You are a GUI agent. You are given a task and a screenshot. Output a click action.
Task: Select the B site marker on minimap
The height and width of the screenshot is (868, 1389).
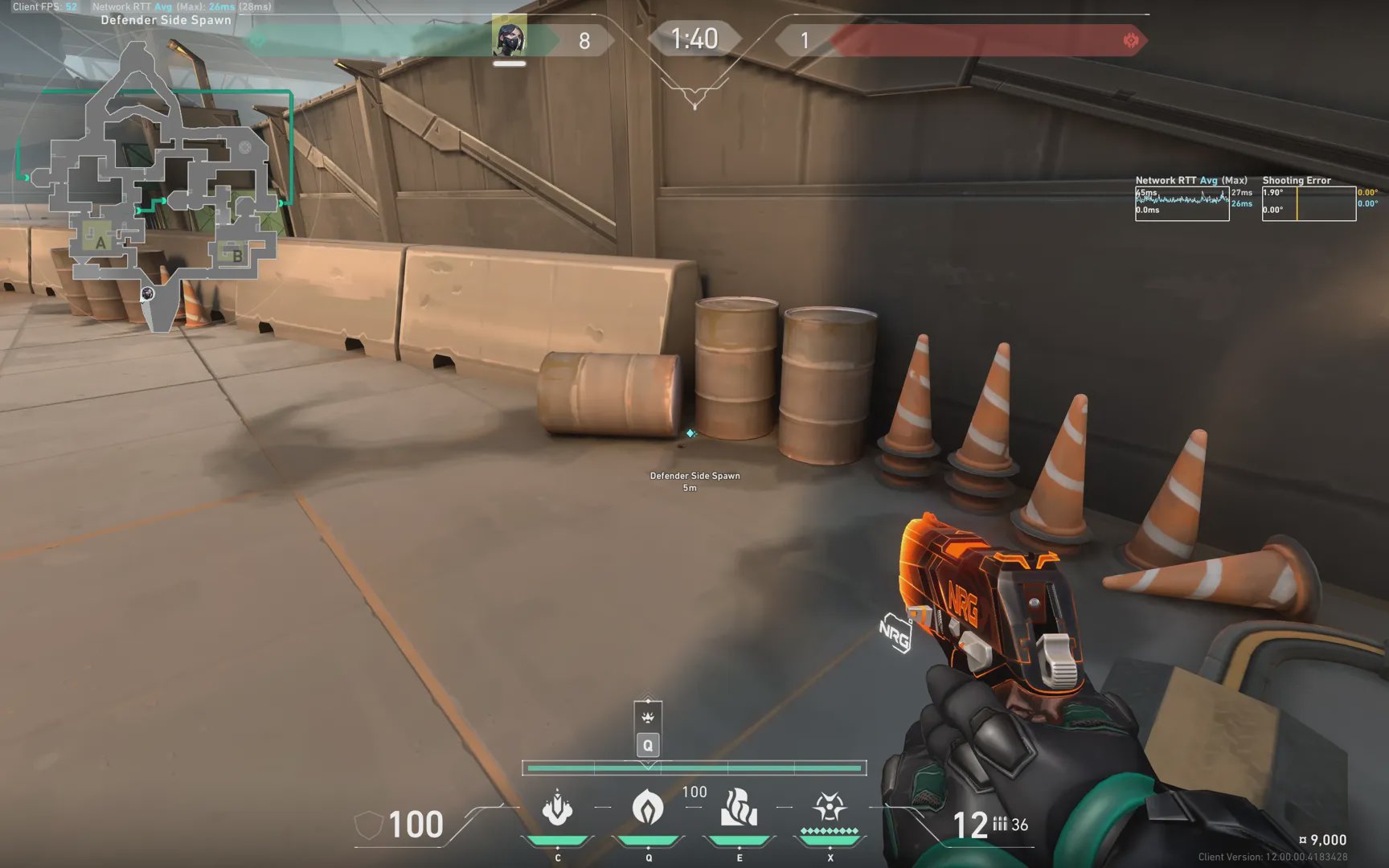pos(236,256)
